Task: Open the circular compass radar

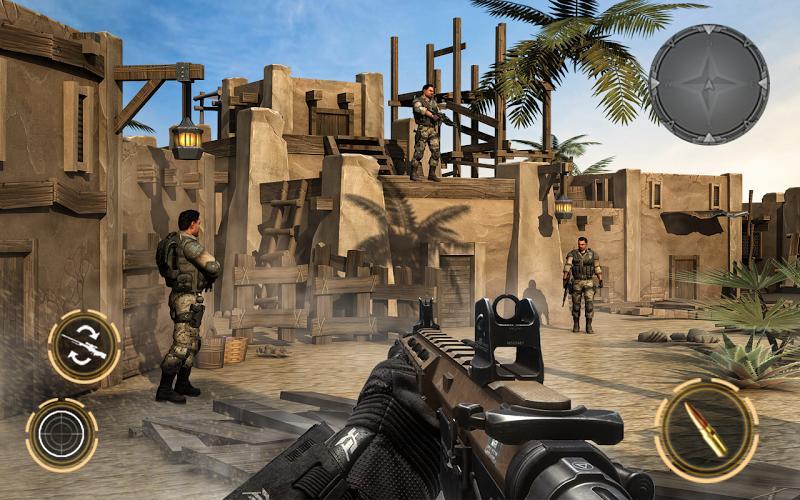Action: pyautogui.click(x=709, y=84)
